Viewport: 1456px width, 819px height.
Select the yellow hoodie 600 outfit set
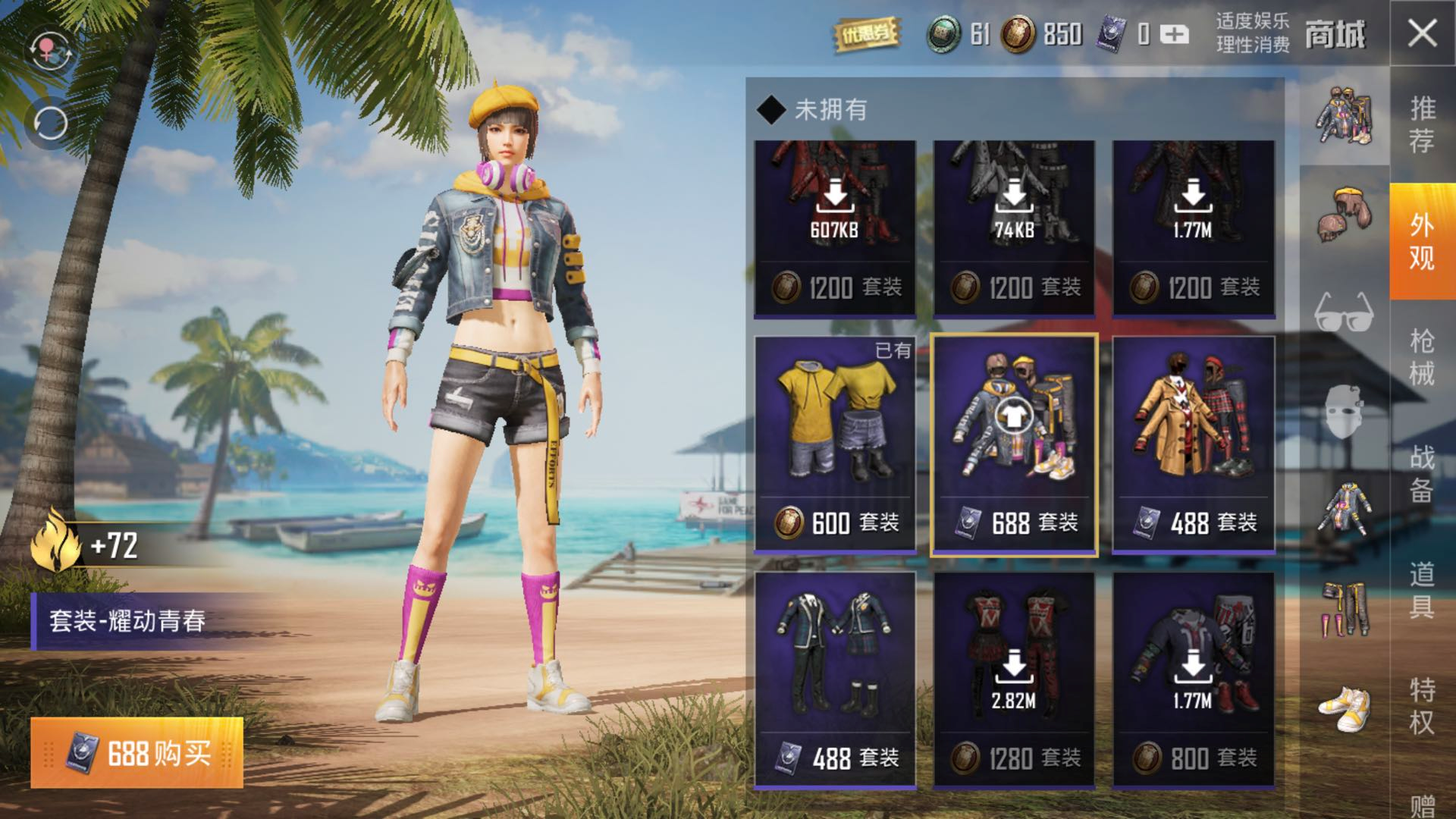click(x=835, y=444)
